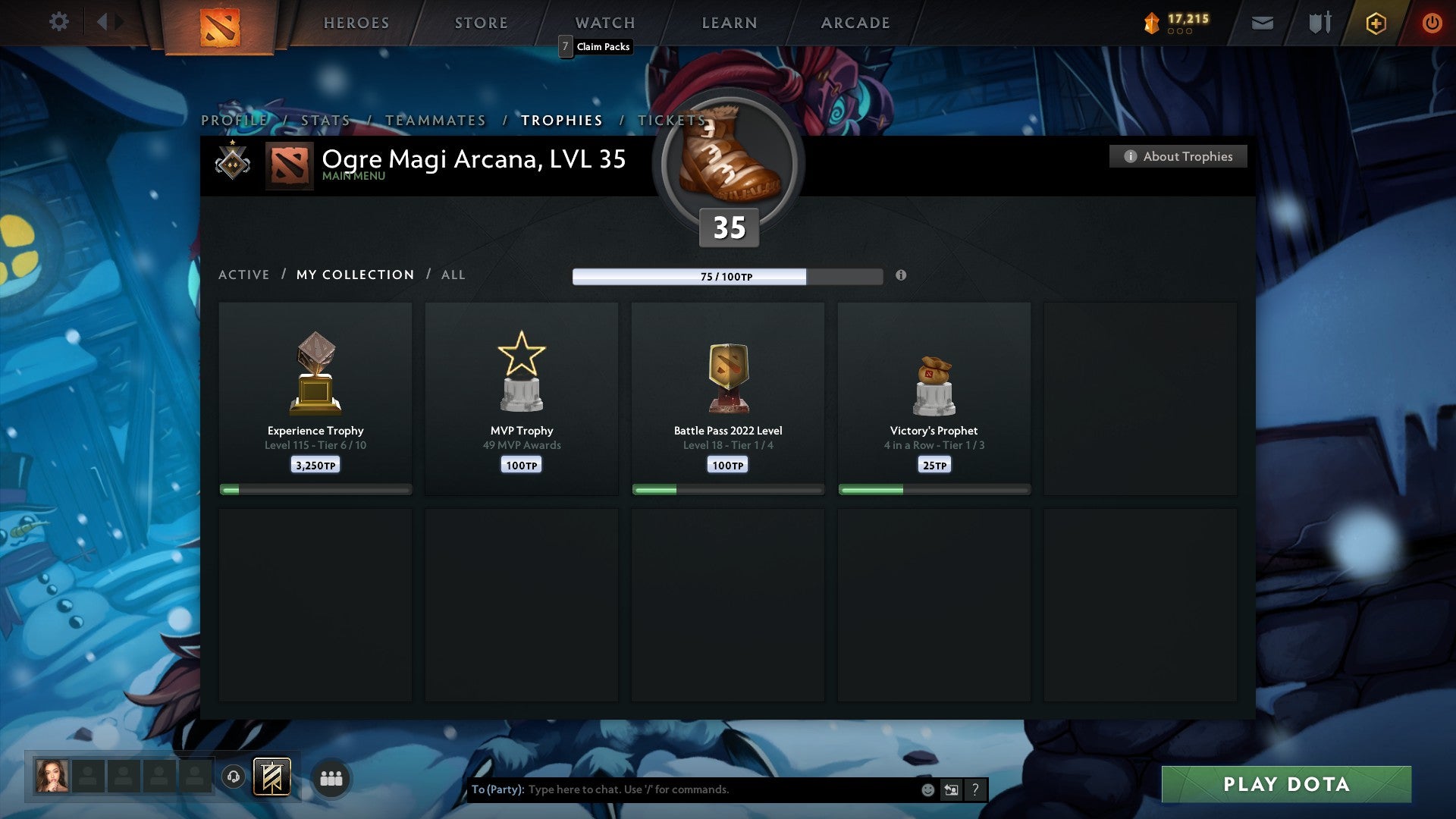
Task: Click the chat help question mark
Action: pyautogui.click(x=975, y=789)
